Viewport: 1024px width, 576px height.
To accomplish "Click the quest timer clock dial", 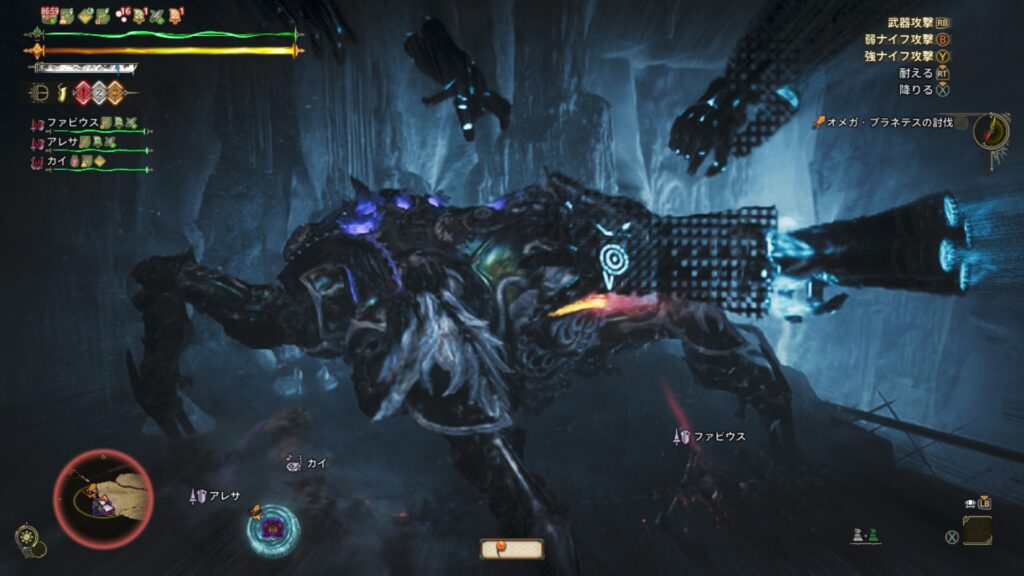I will tap(989, 130).
